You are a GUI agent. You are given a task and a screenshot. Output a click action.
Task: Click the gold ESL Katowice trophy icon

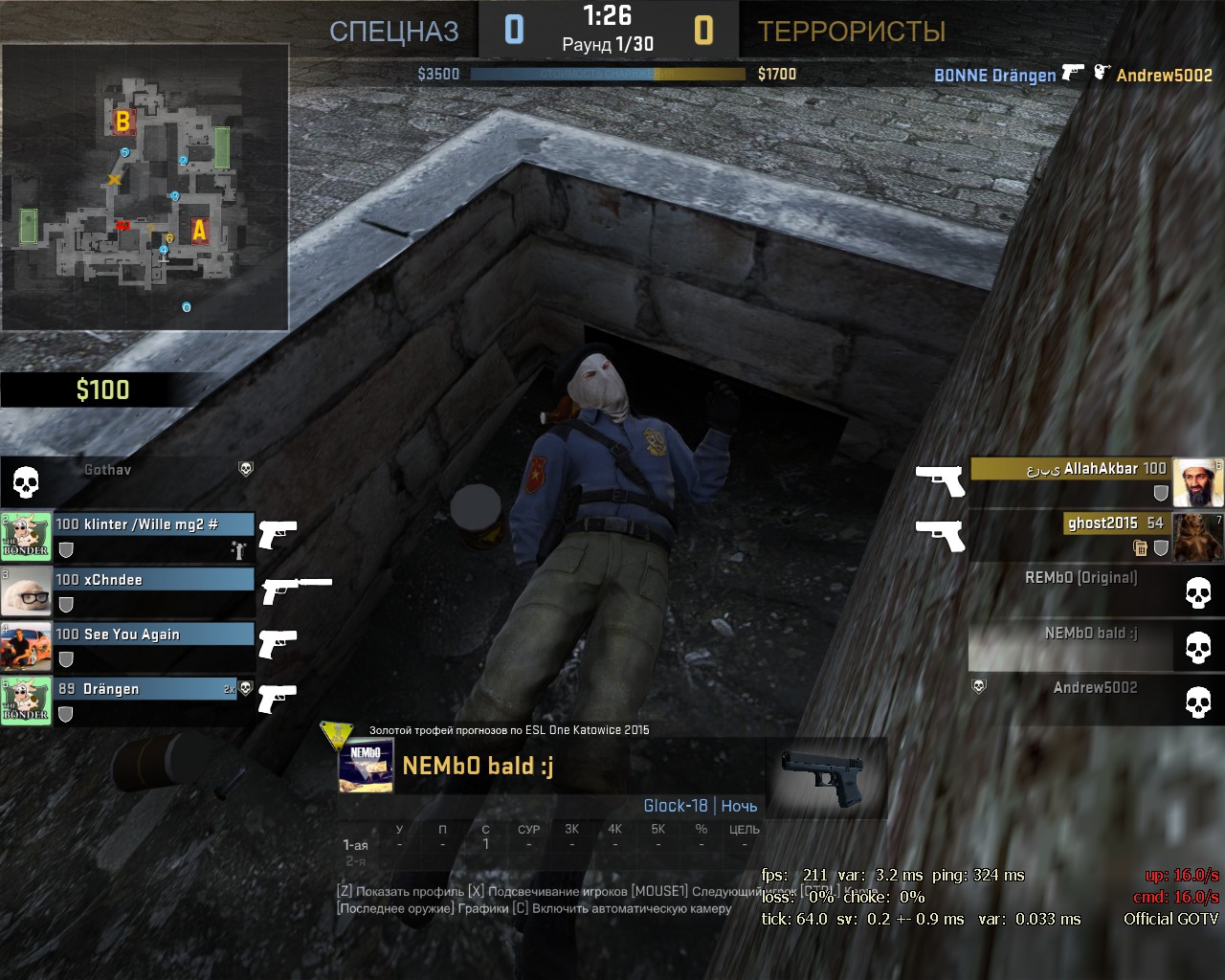pyautogui.click(x=337, y=733)
